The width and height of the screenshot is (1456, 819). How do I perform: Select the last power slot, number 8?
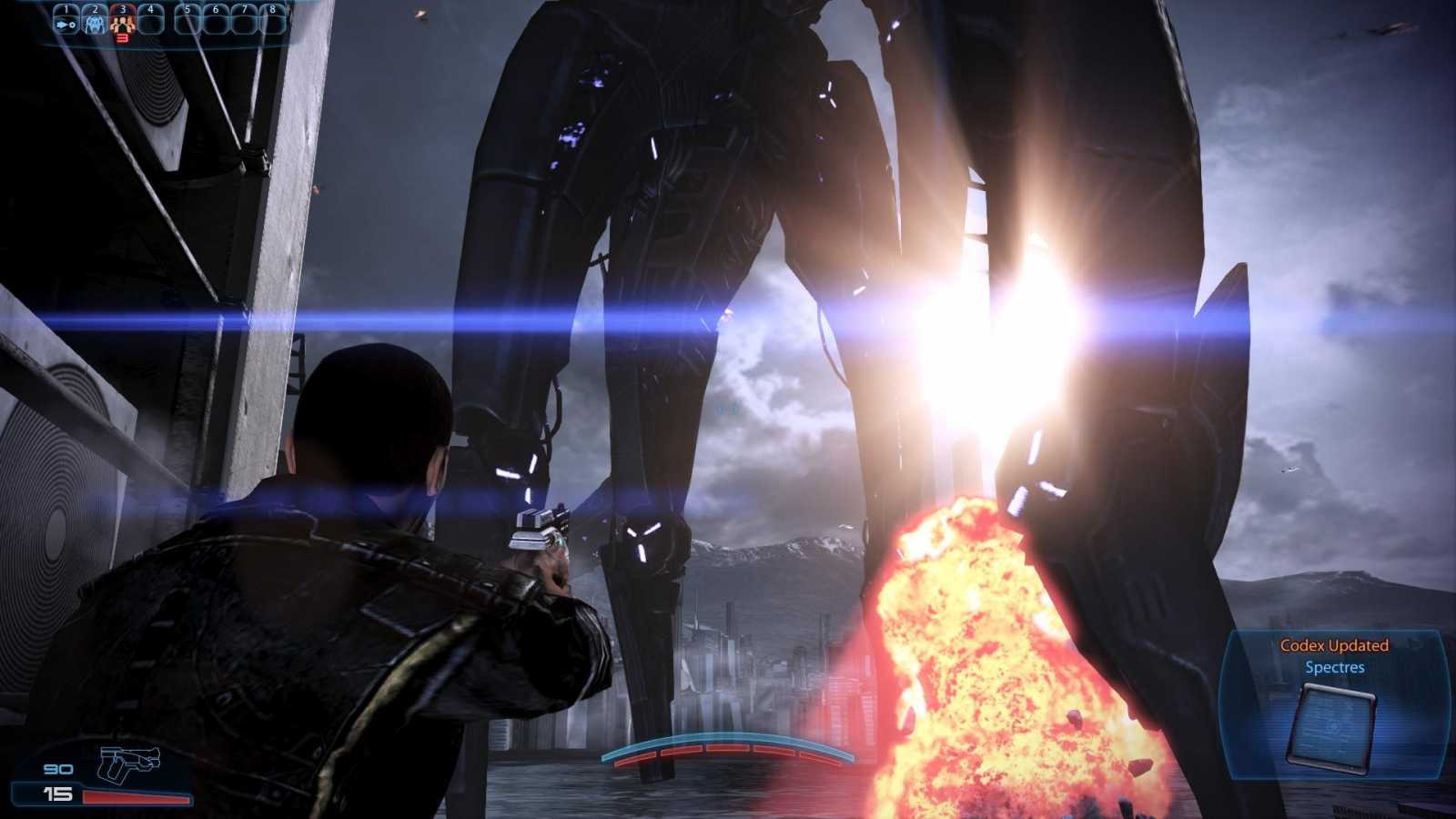[x=273, y=20]
